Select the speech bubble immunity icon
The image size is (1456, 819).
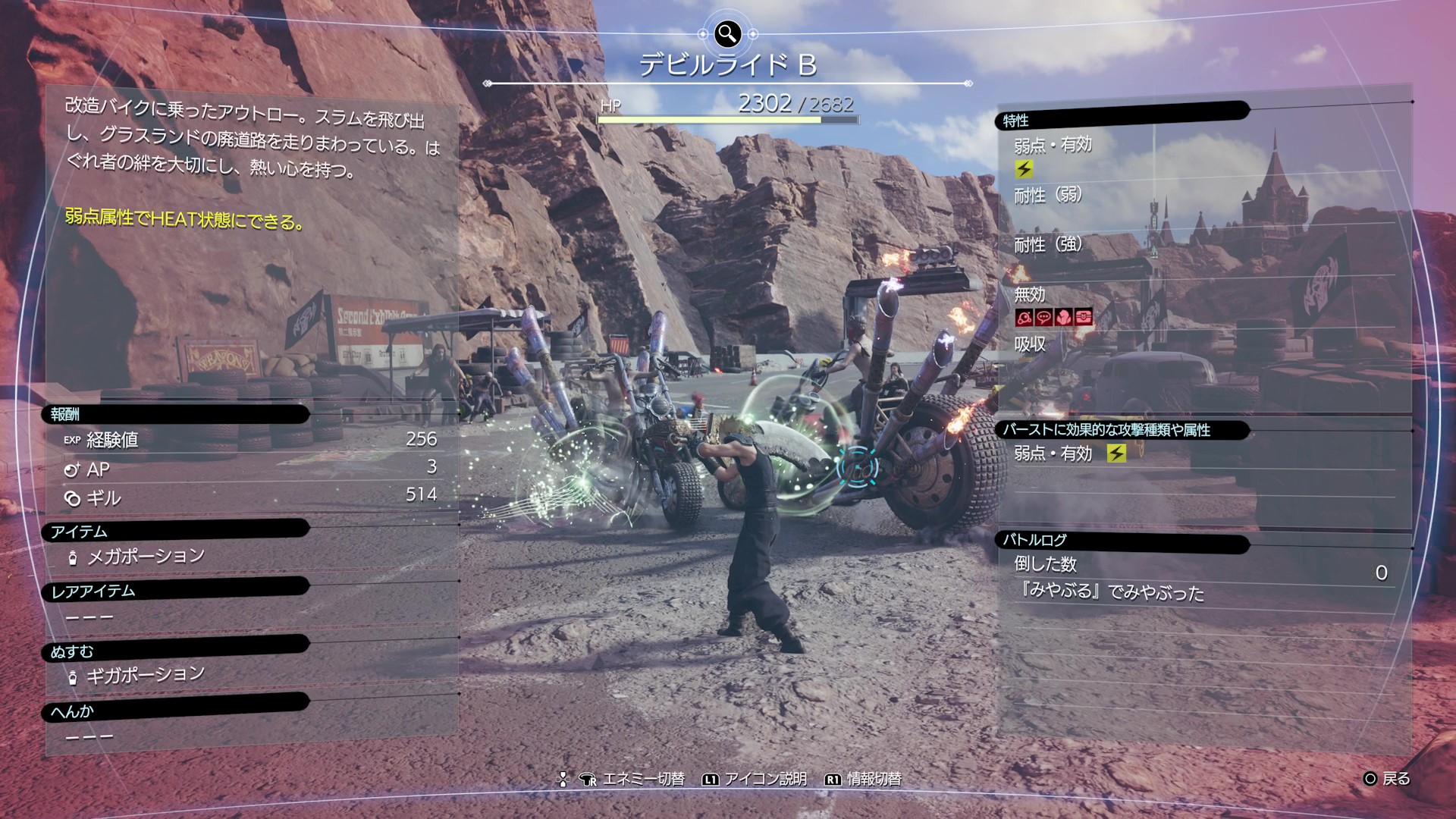click(1043, 318)
